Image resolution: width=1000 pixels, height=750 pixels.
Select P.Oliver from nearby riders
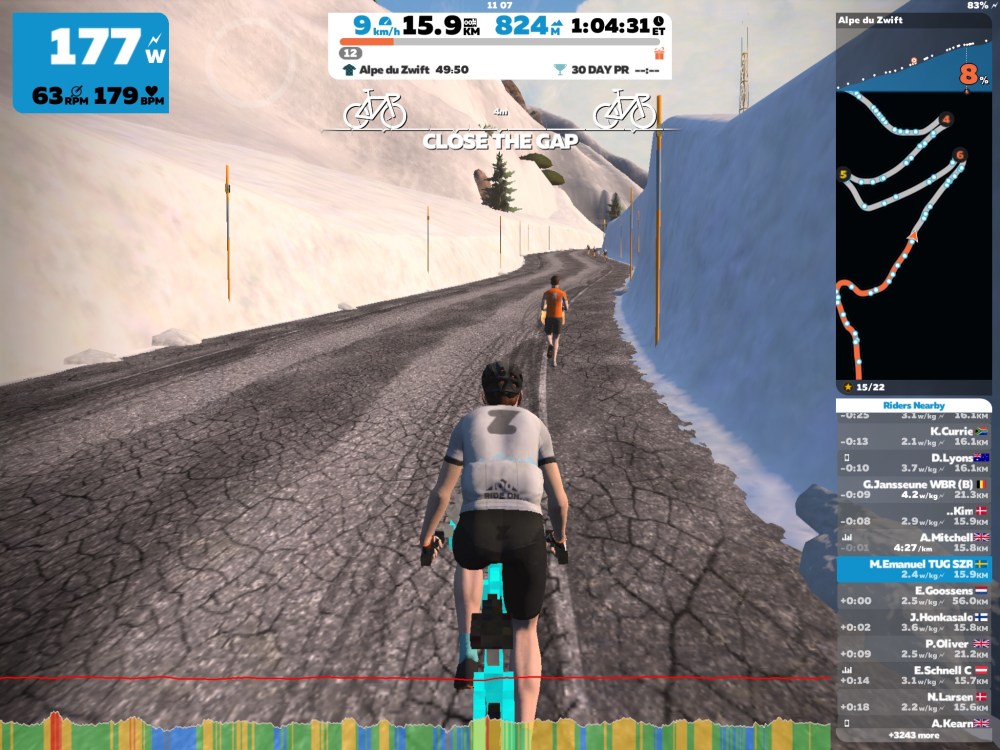[x=913, y=648]
